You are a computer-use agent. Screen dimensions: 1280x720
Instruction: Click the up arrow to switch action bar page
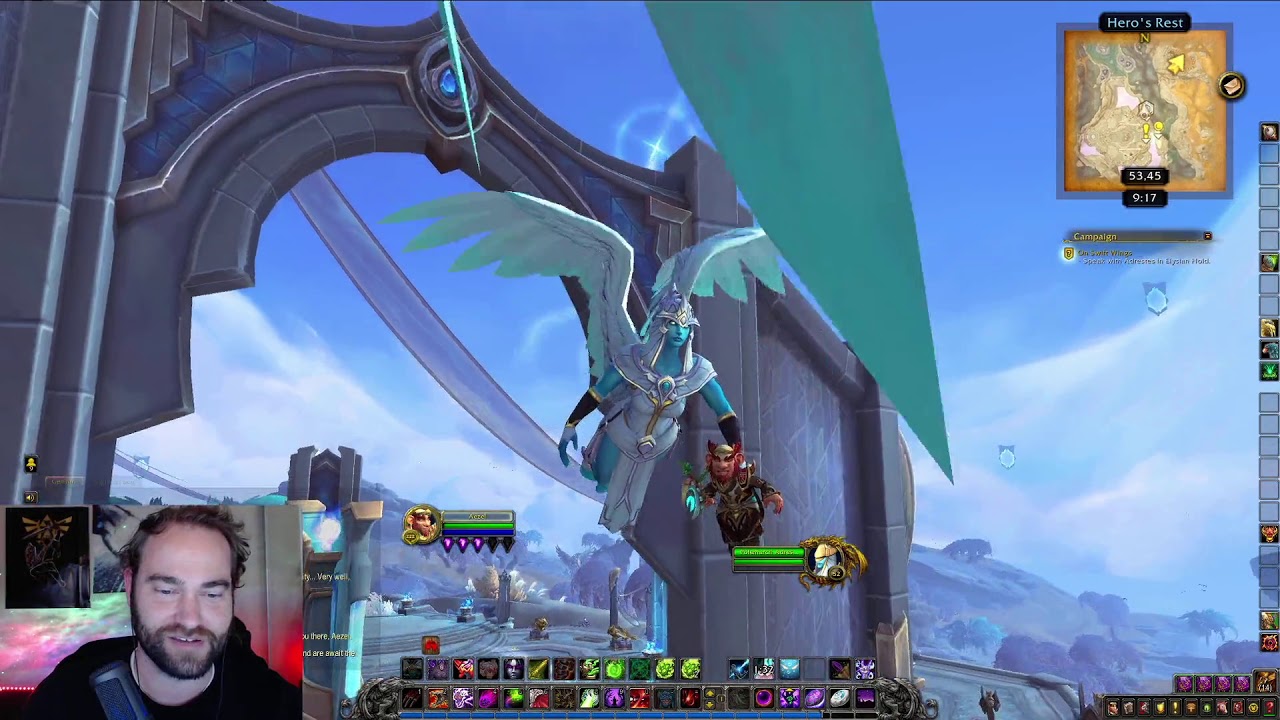[x=710, y=692]
